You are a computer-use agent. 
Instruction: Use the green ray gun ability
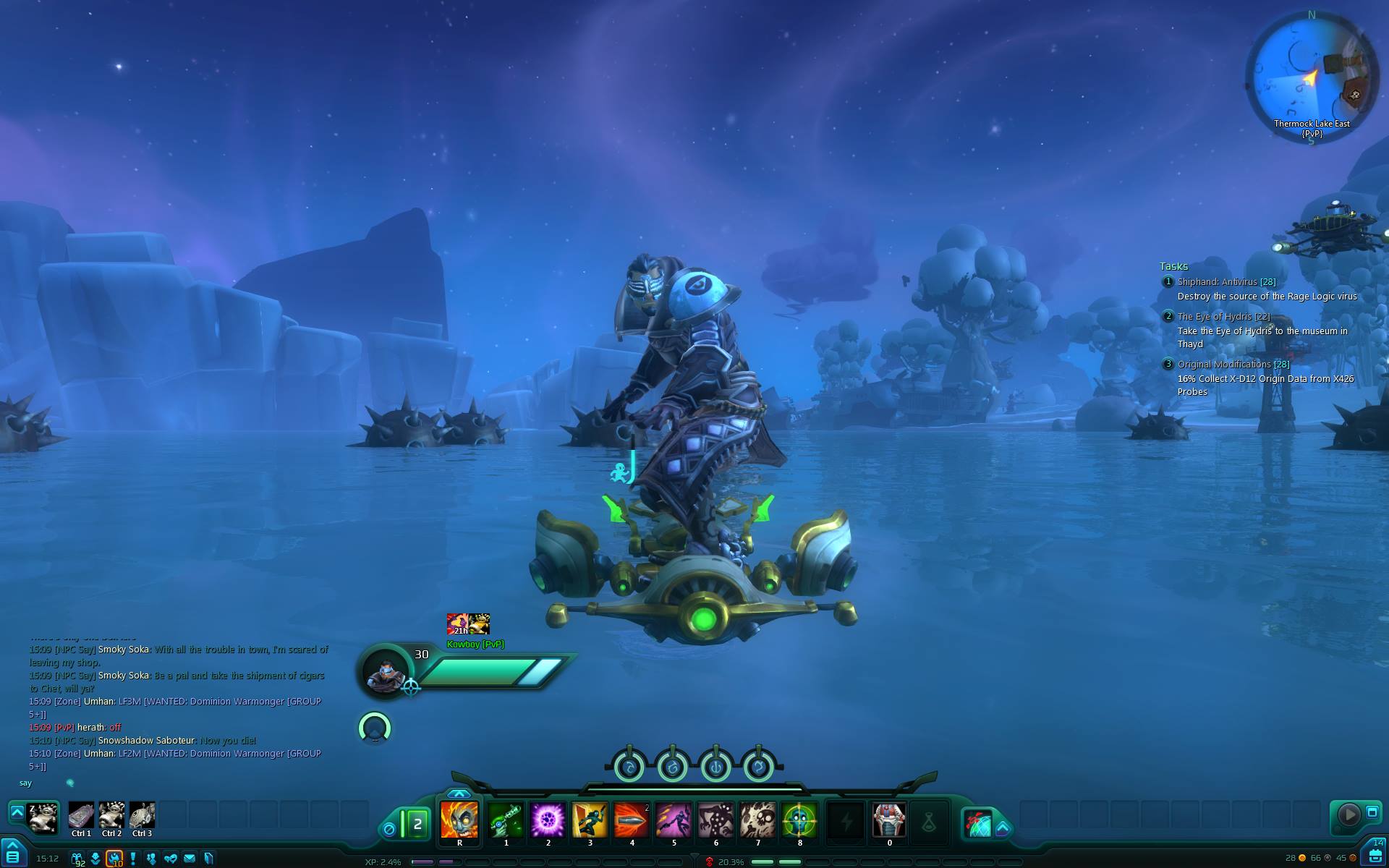click(x=506, y=820)
